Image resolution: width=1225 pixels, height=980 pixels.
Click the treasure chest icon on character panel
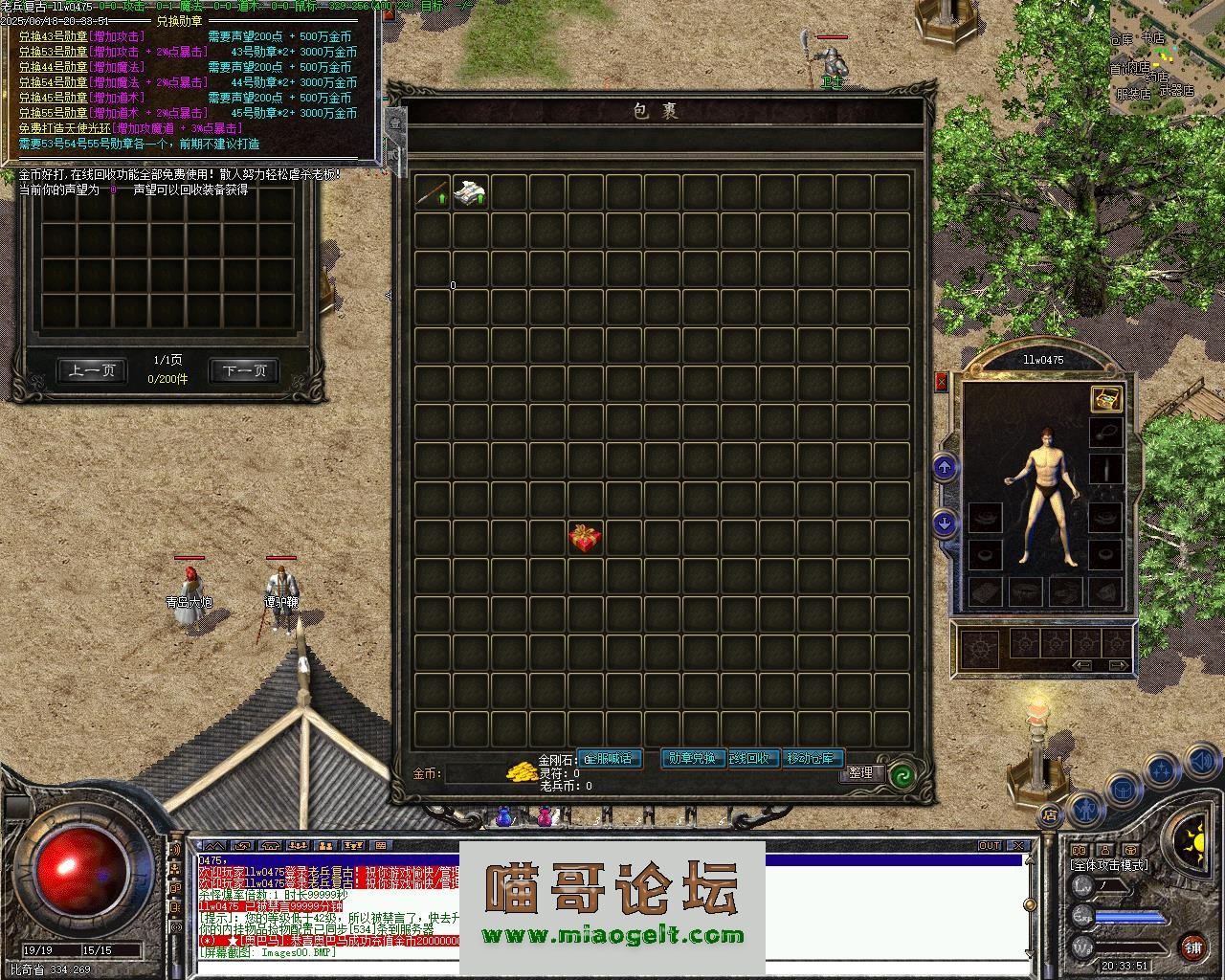[x=1106, y=399]
